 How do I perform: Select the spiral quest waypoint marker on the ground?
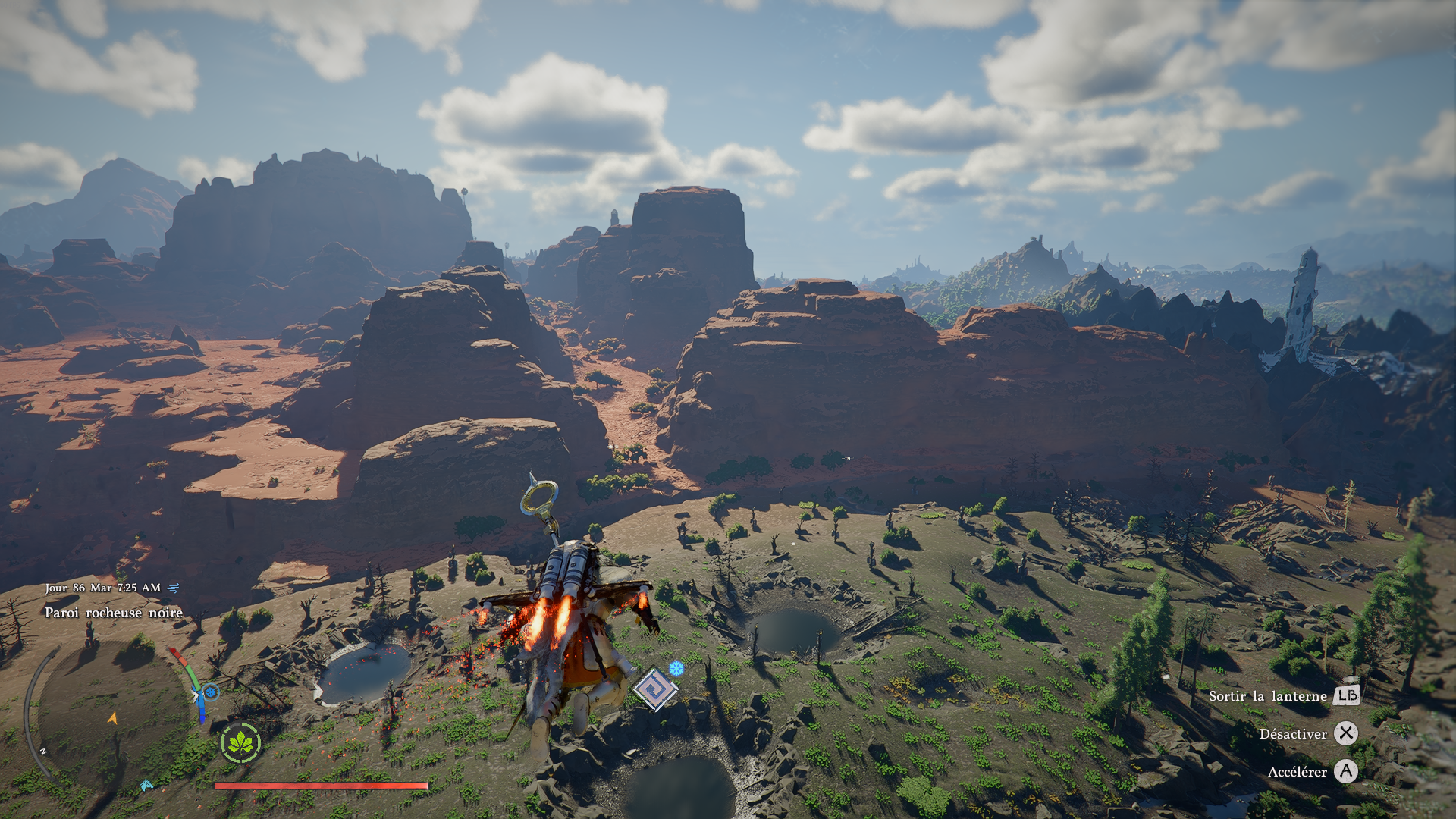point(655,689)
